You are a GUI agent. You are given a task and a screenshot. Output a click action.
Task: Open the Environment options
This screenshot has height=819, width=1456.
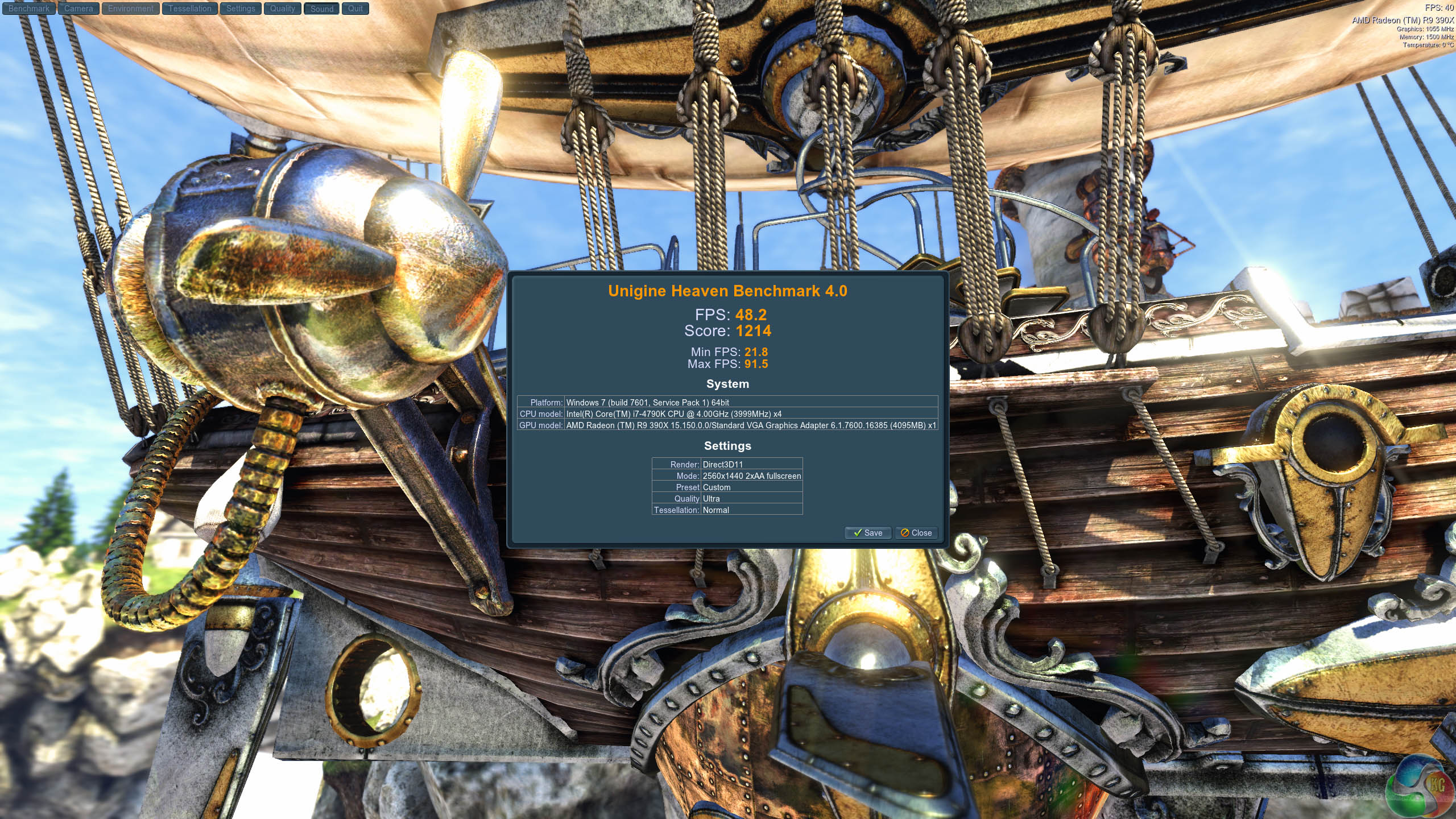click(x=131, y=9)
